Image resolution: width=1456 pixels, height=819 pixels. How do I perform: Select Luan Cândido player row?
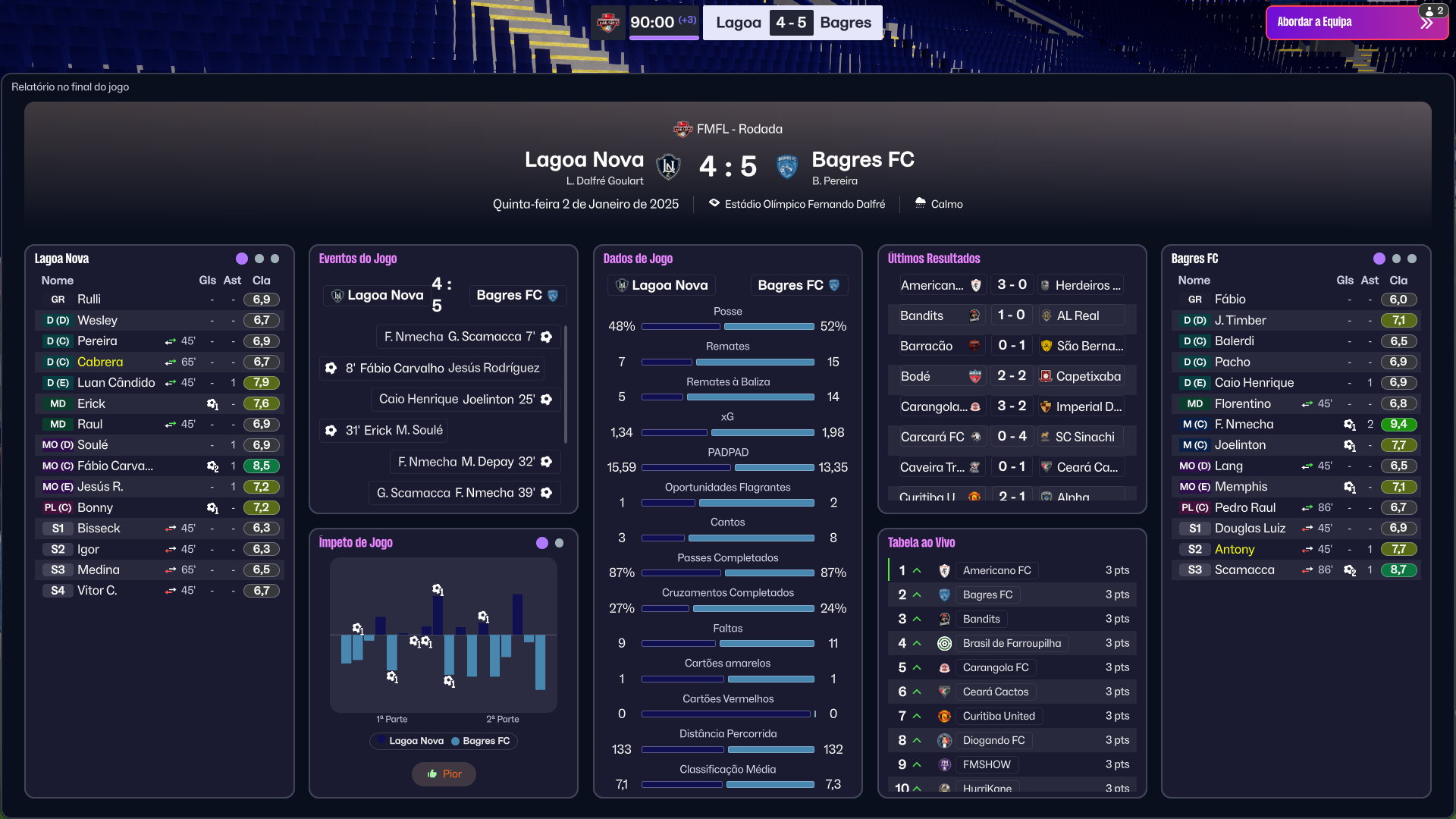click(116, 383)
